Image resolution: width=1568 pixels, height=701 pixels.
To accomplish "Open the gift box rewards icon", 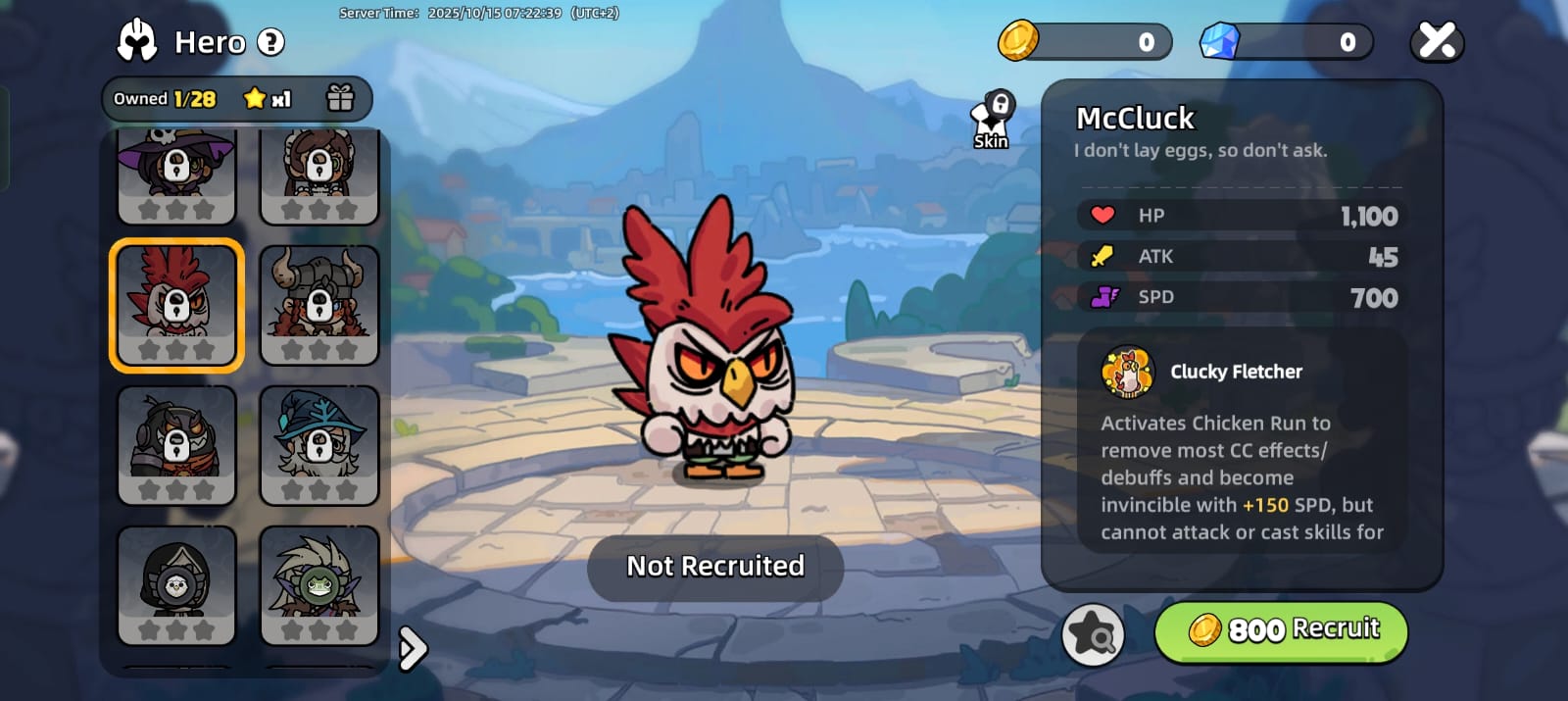I will coord(340,98).
